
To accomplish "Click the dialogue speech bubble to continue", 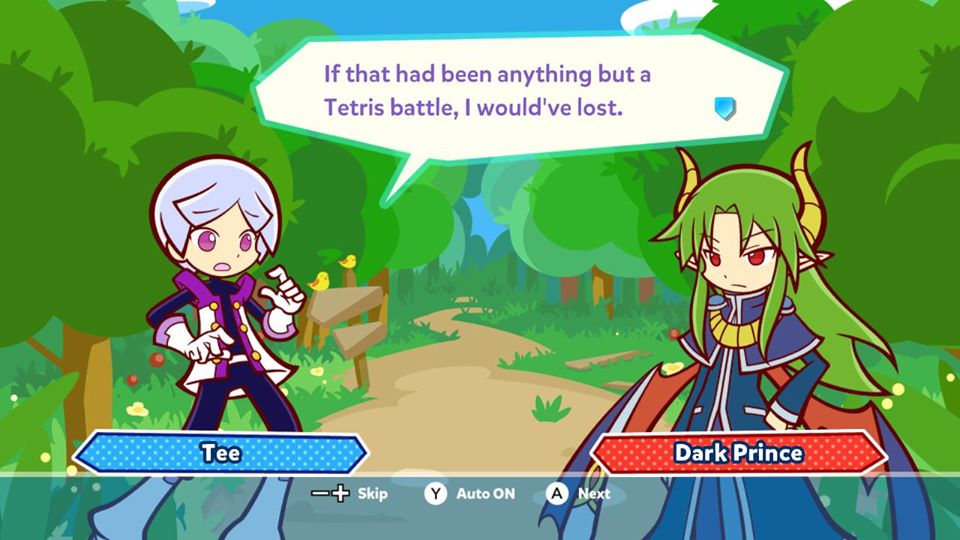I will pos(500,90).
